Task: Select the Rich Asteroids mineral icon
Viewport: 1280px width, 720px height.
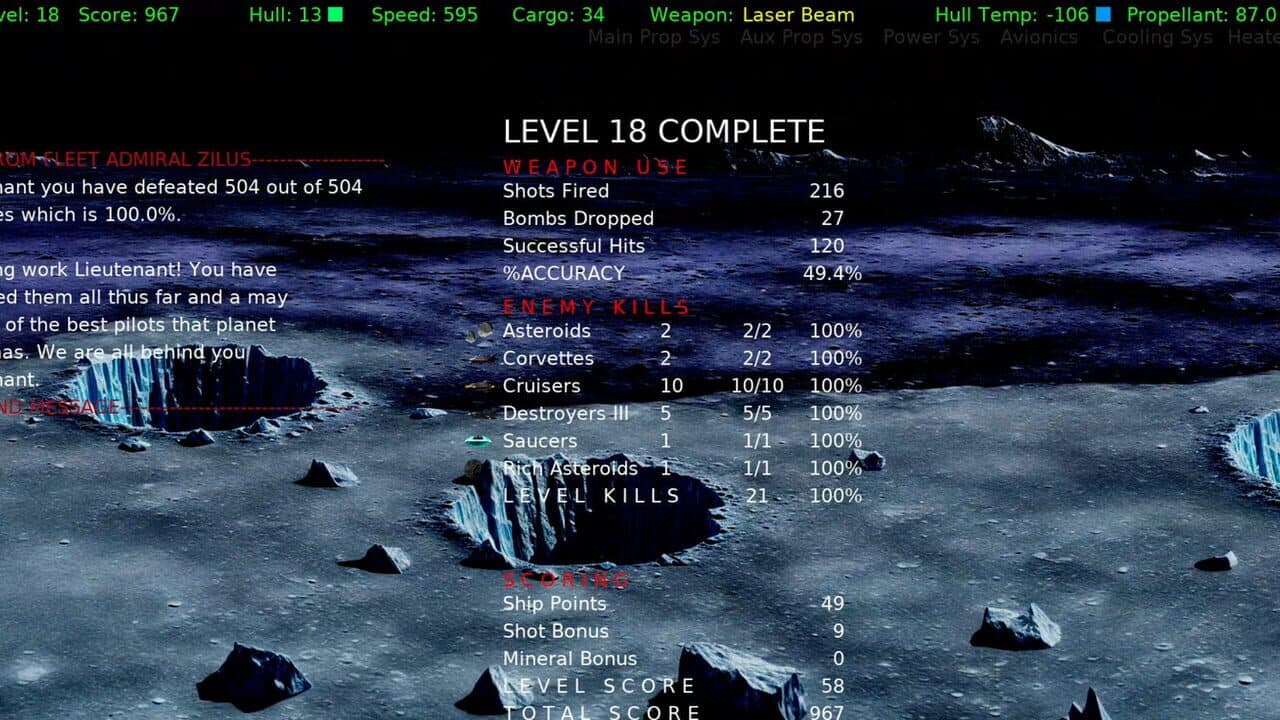Action: click(x=472, y=467)
